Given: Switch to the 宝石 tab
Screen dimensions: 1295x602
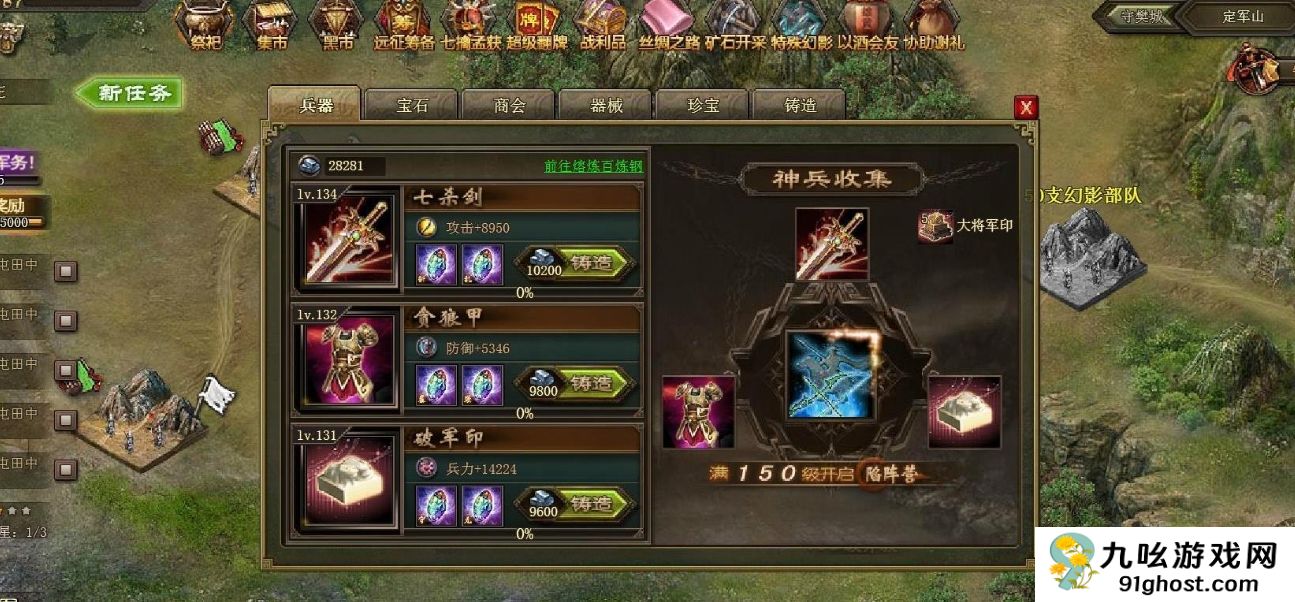Looking at the screenshot, I should point(411,106).
